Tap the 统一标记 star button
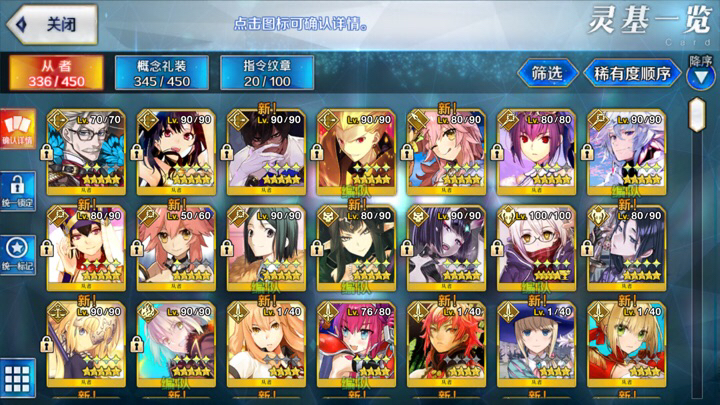 [x=18, y=252]
